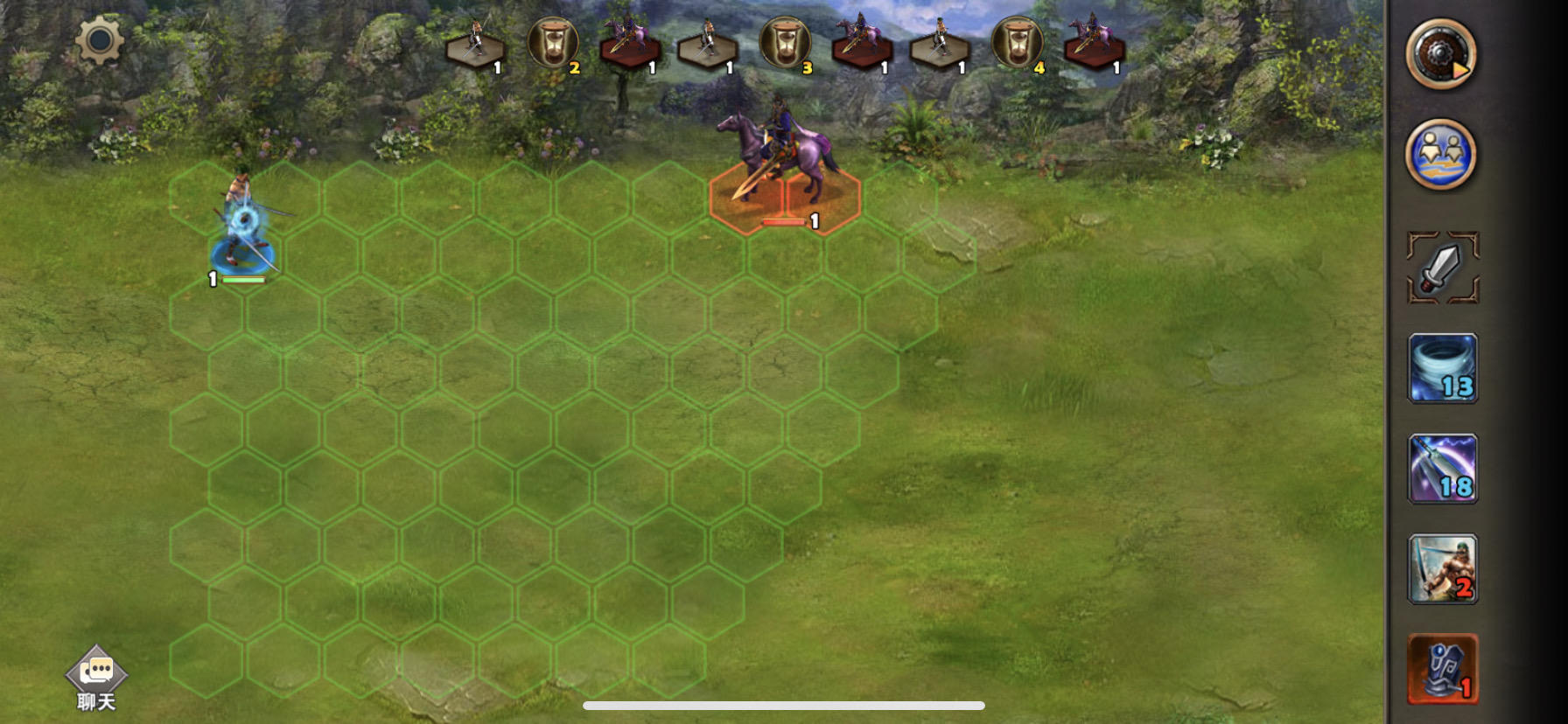Tap the home indicator bar at bottom
This screenshot has width=1568, height=724.
[x=783, y=707]
